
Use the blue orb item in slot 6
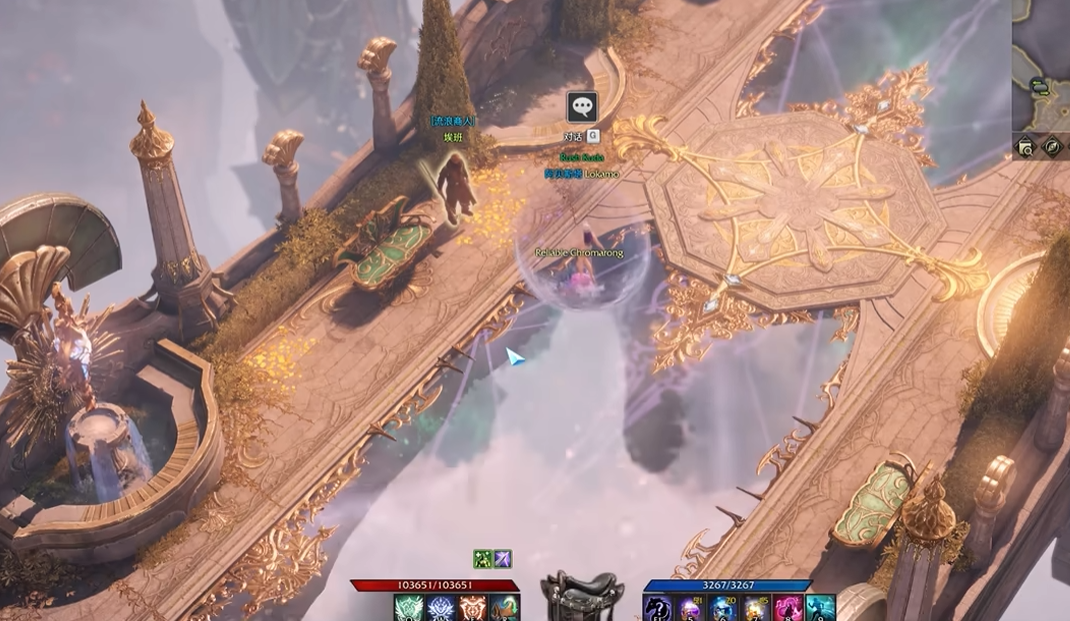(x=722, y=608)
